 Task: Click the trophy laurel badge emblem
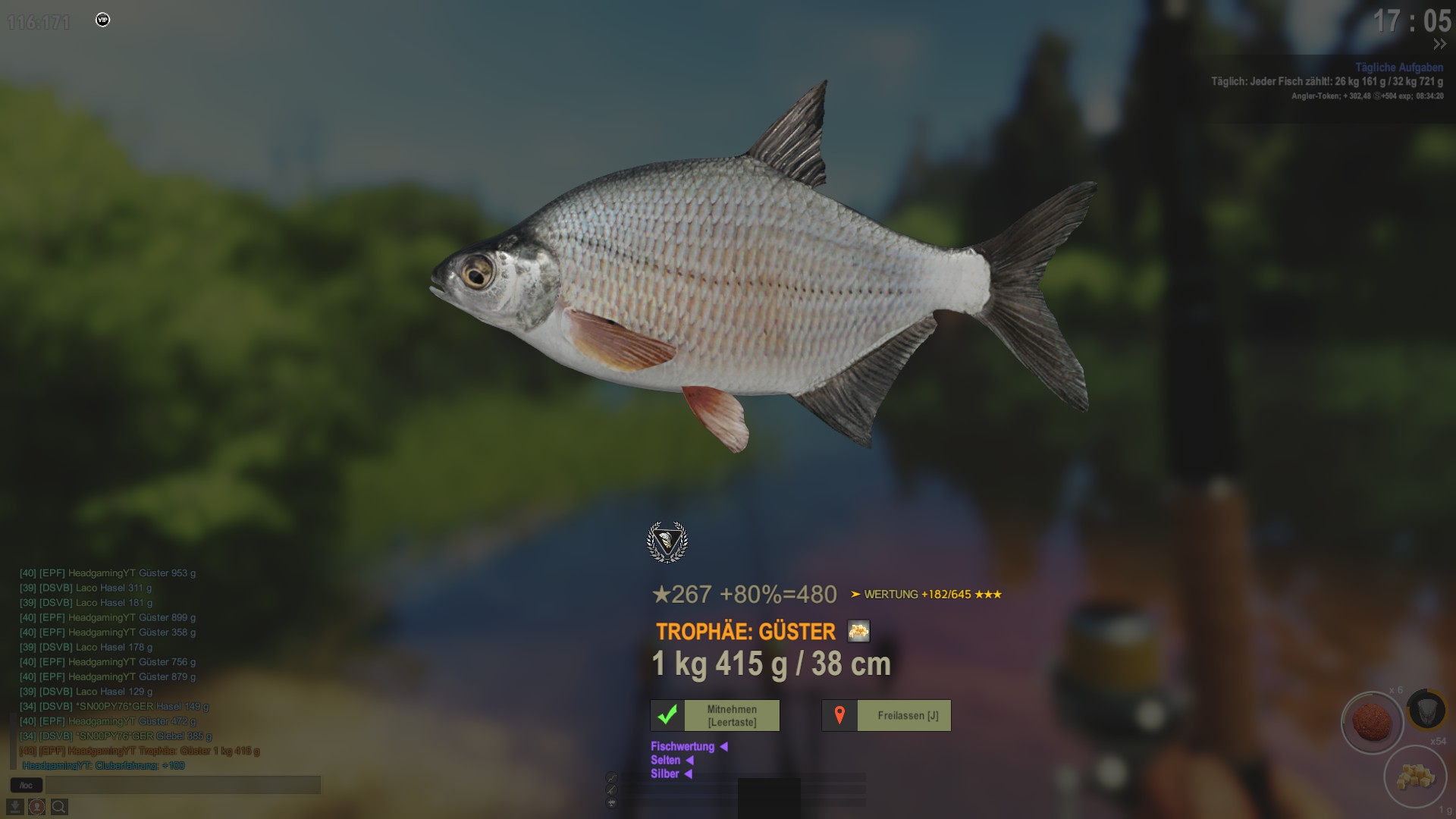(667, 541)
